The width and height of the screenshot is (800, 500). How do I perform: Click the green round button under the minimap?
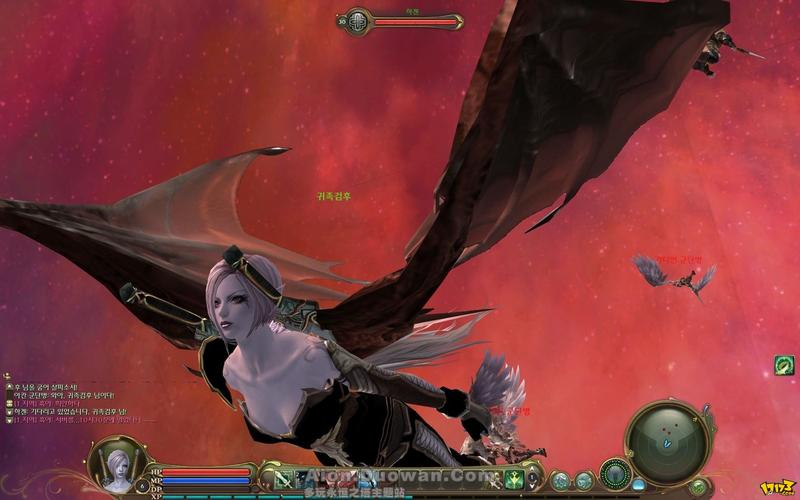point(698,486)
